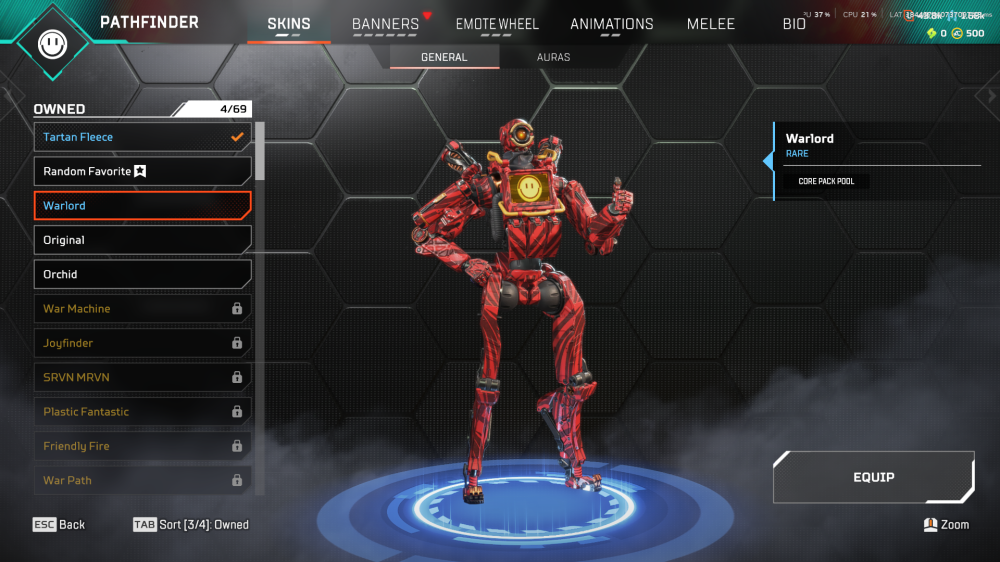This screenshot has height=562, width=1000.
Task: Choose the Random Favorite option
Action: point(142,171)
